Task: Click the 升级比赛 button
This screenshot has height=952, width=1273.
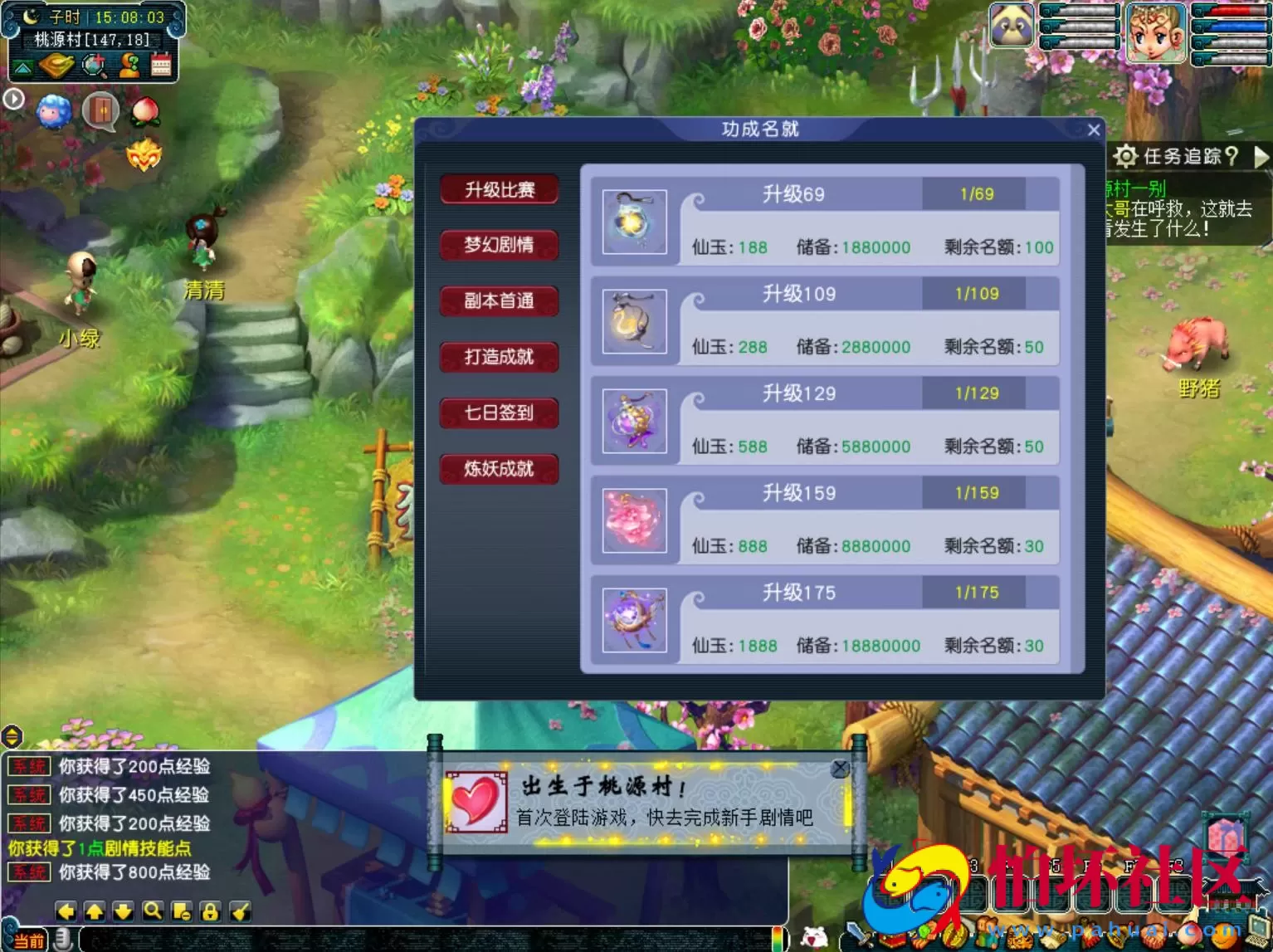Action: pyautogui.click(x=499, y=189)
